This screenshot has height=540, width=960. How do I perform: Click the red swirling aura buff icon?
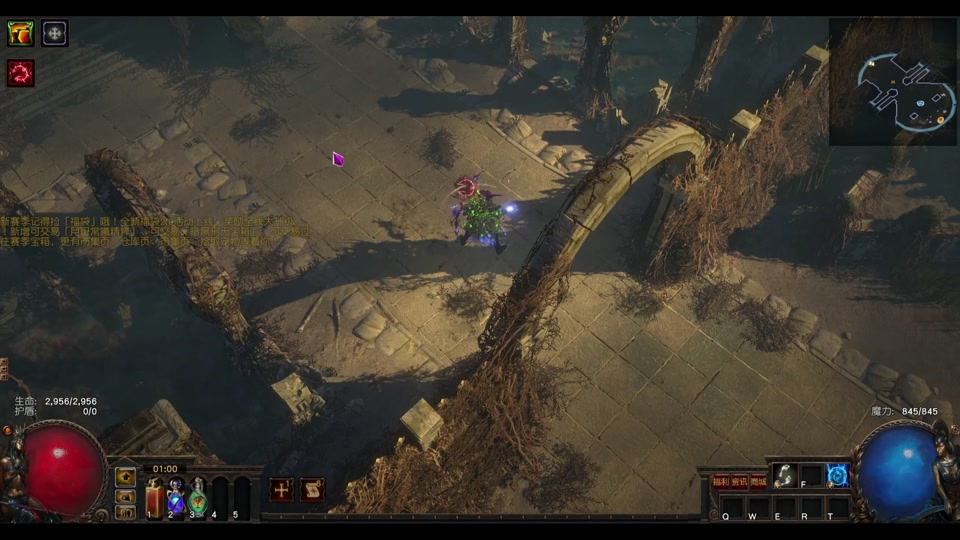tap(20, 72)
